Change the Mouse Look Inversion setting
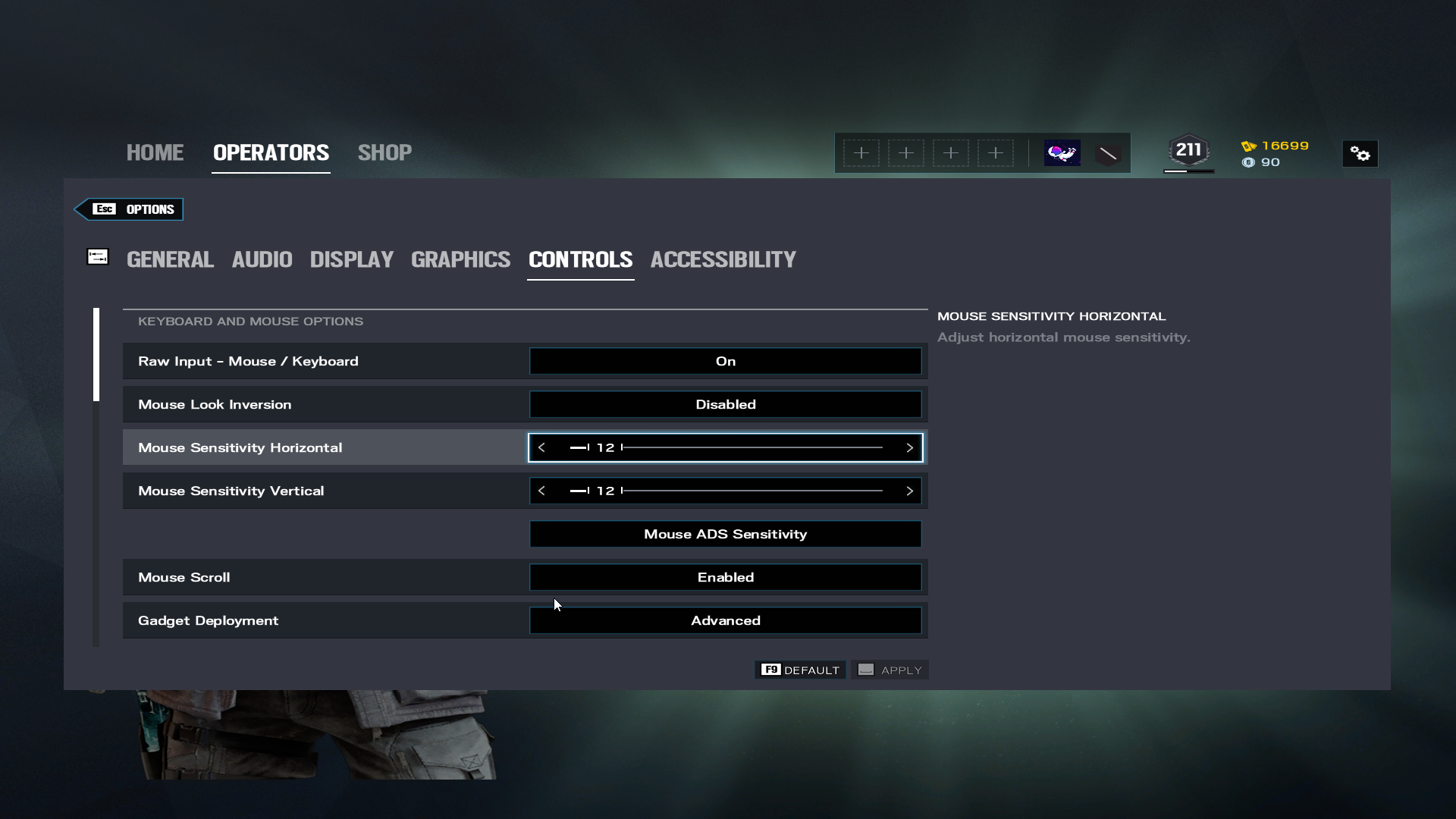 725,404
